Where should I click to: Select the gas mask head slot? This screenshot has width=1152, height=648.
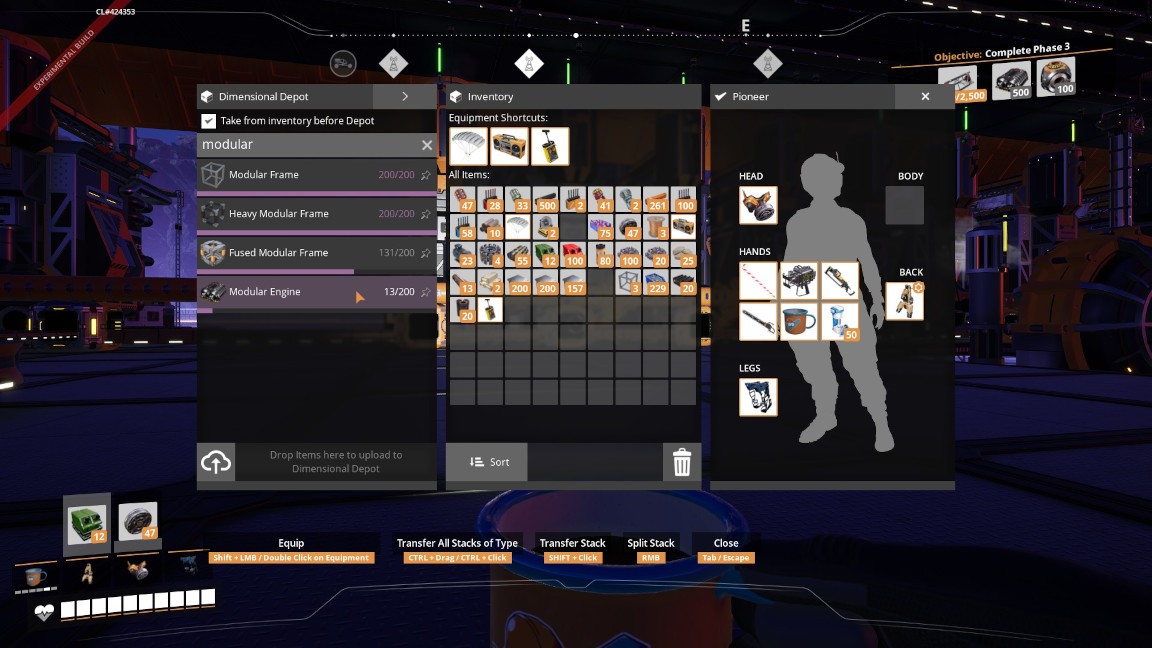758,205
